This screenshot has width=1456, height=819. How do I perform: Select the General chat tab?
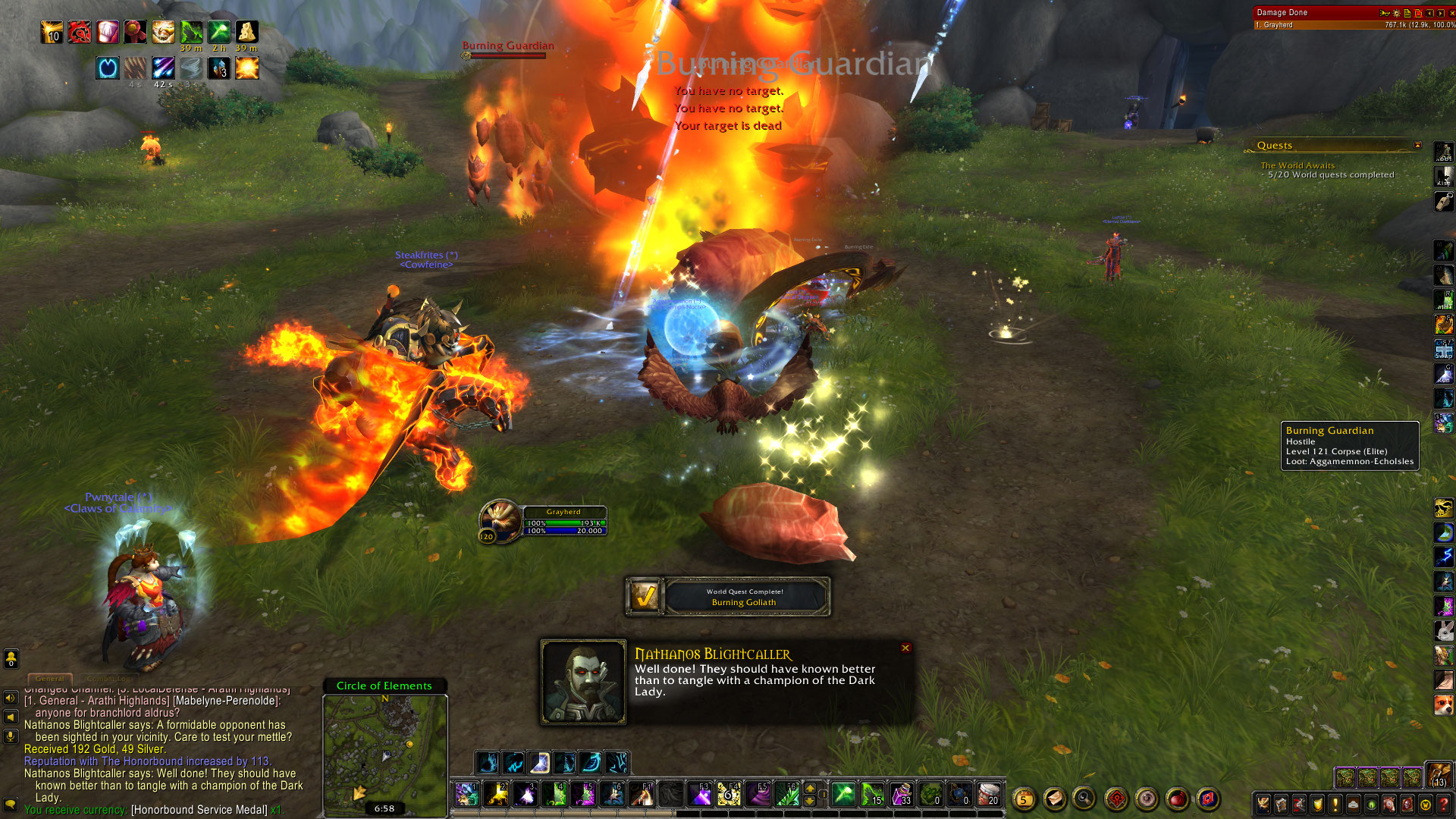[x=50, y=678]
